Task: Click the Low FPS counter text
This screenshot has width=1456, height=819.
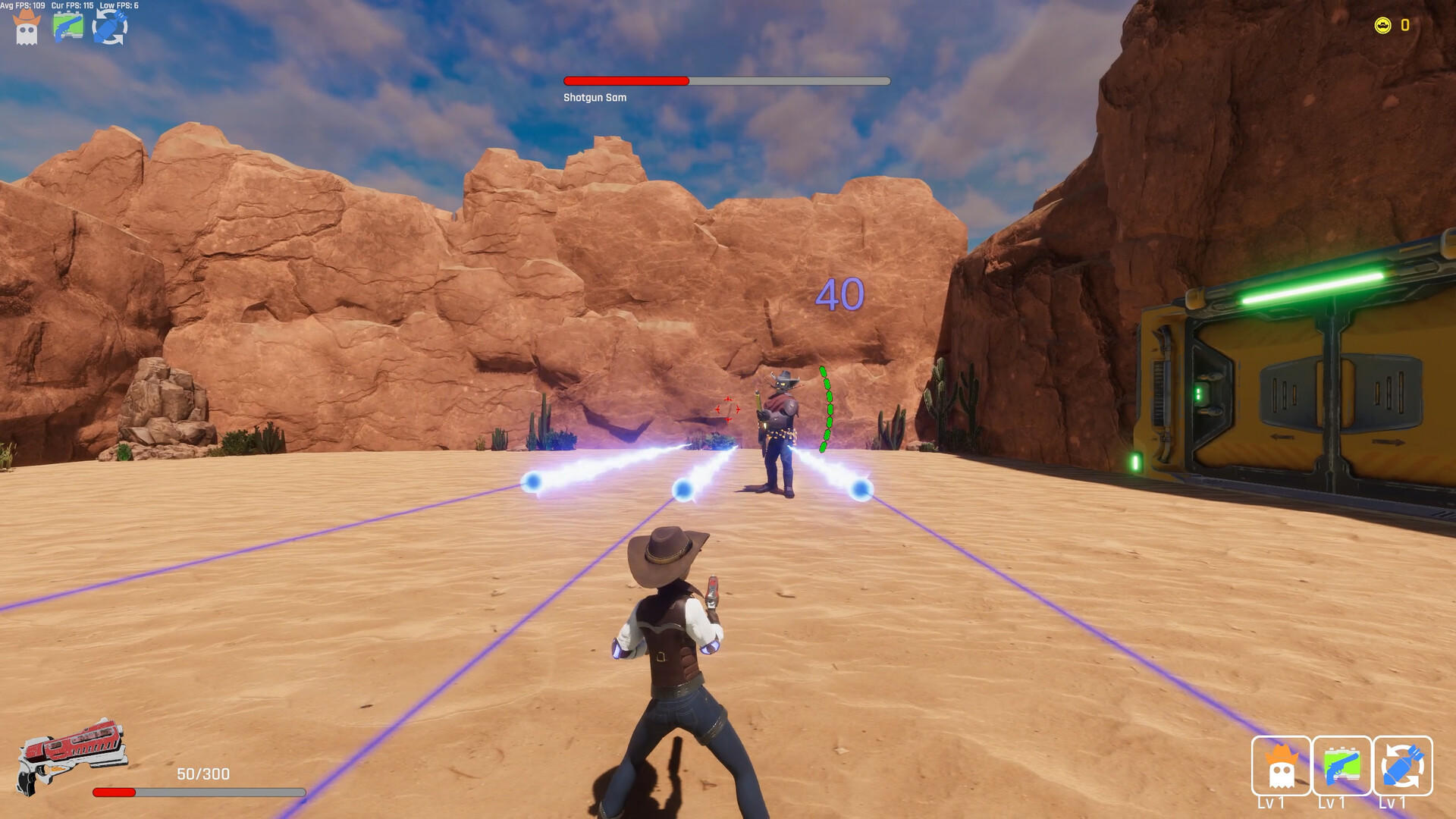Action: 120,5
